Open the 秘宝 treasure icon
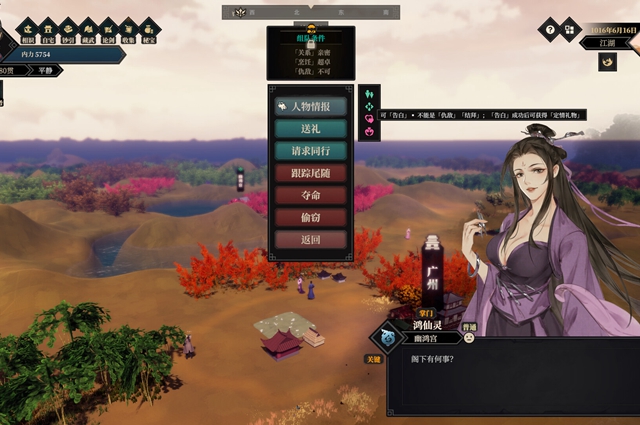Screen dimensions: 640x425 pos(149,30)
